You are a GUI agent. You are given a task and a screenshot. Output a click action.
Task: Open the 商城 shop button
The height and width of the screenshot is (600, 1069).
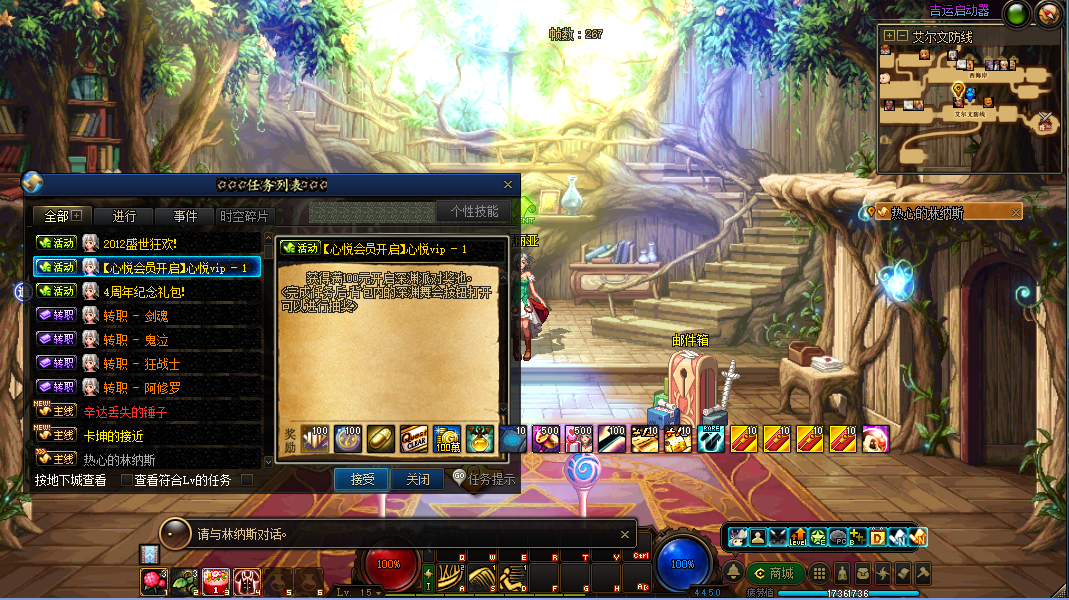pyautogui.click(x=774, y=573)
